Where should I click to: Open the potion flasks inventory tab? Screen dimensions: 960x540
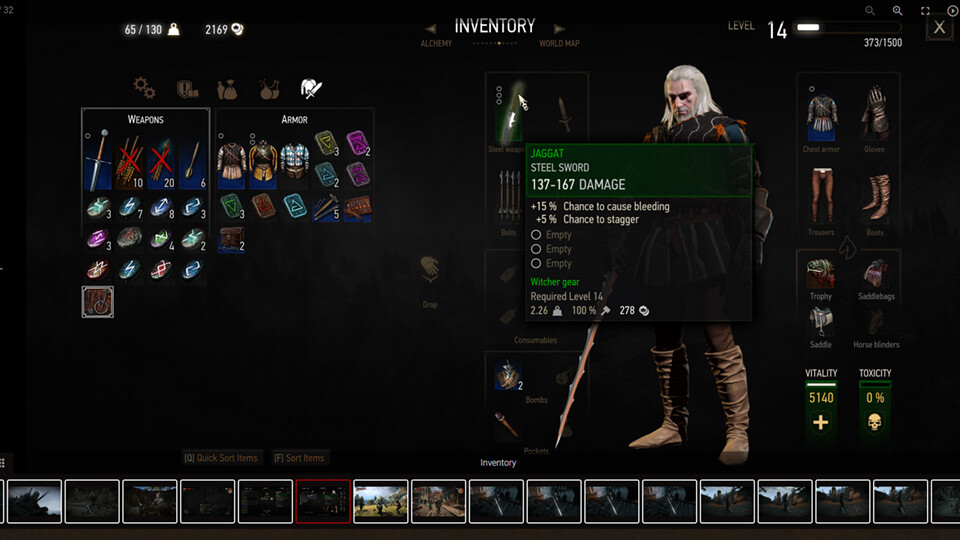268,89
